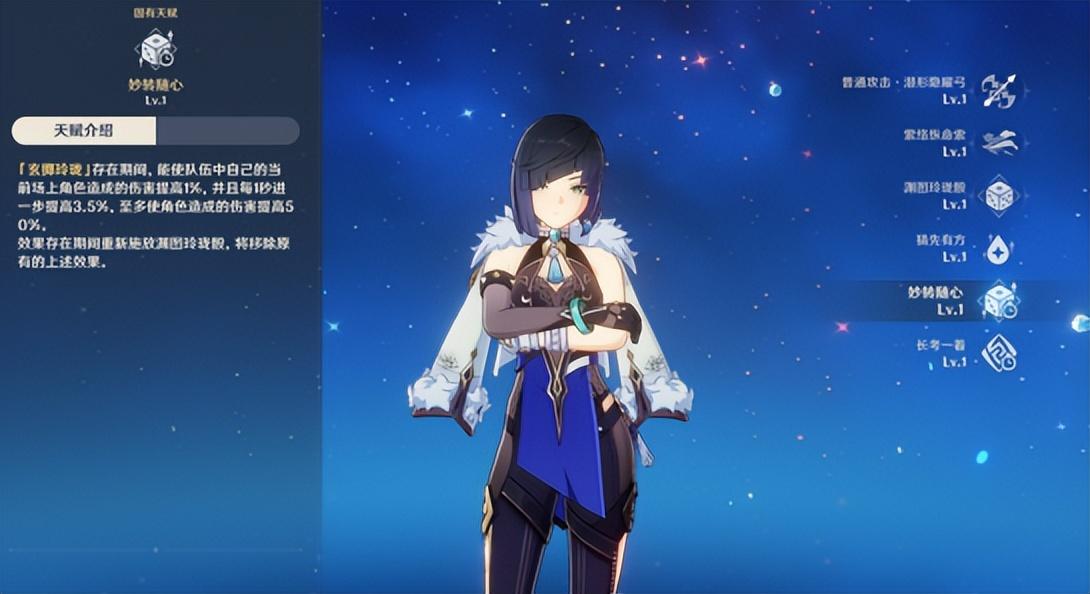Select the 普通攻击·潜形隐曜弓 bow talent
The height and width of the screenshot is (594, 1090).
tap(997, 91)
